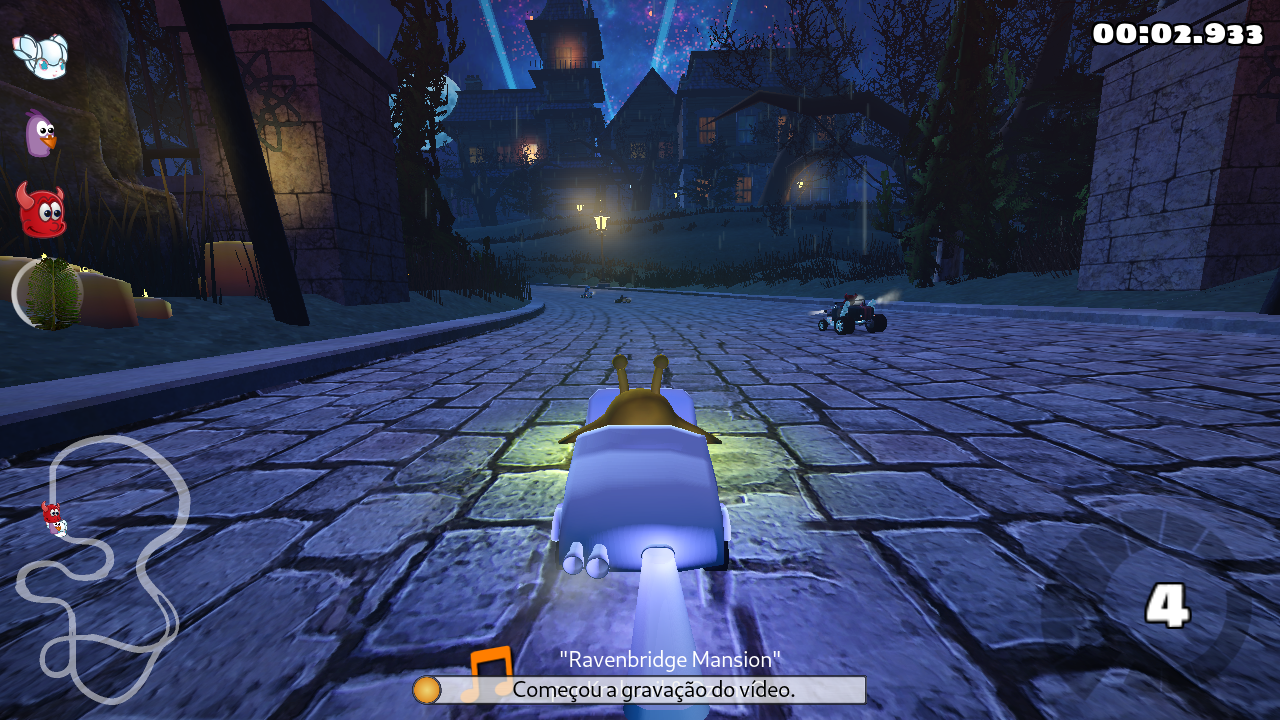The width and height of the screenshot is (1280, 720).
Task: Click the green spiky plant icon
Action: coord(52,293)
